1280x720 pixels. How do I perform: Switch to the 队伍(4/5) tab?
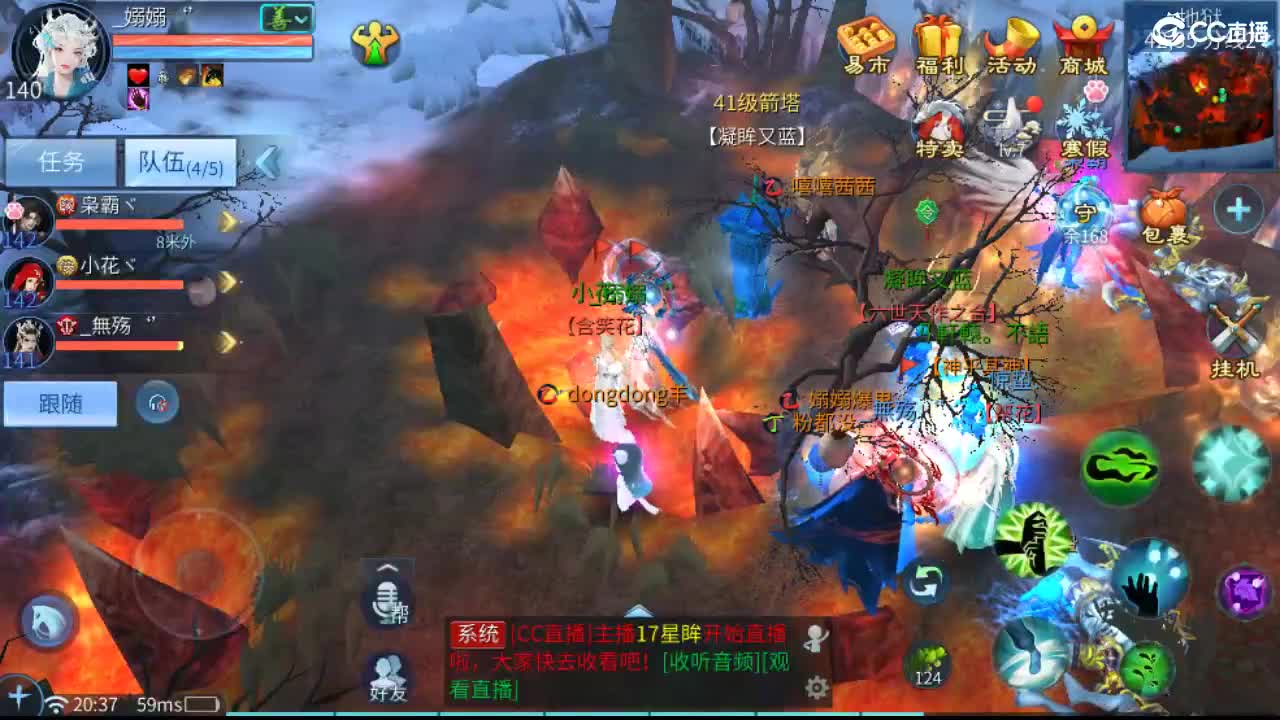(178, 160)
